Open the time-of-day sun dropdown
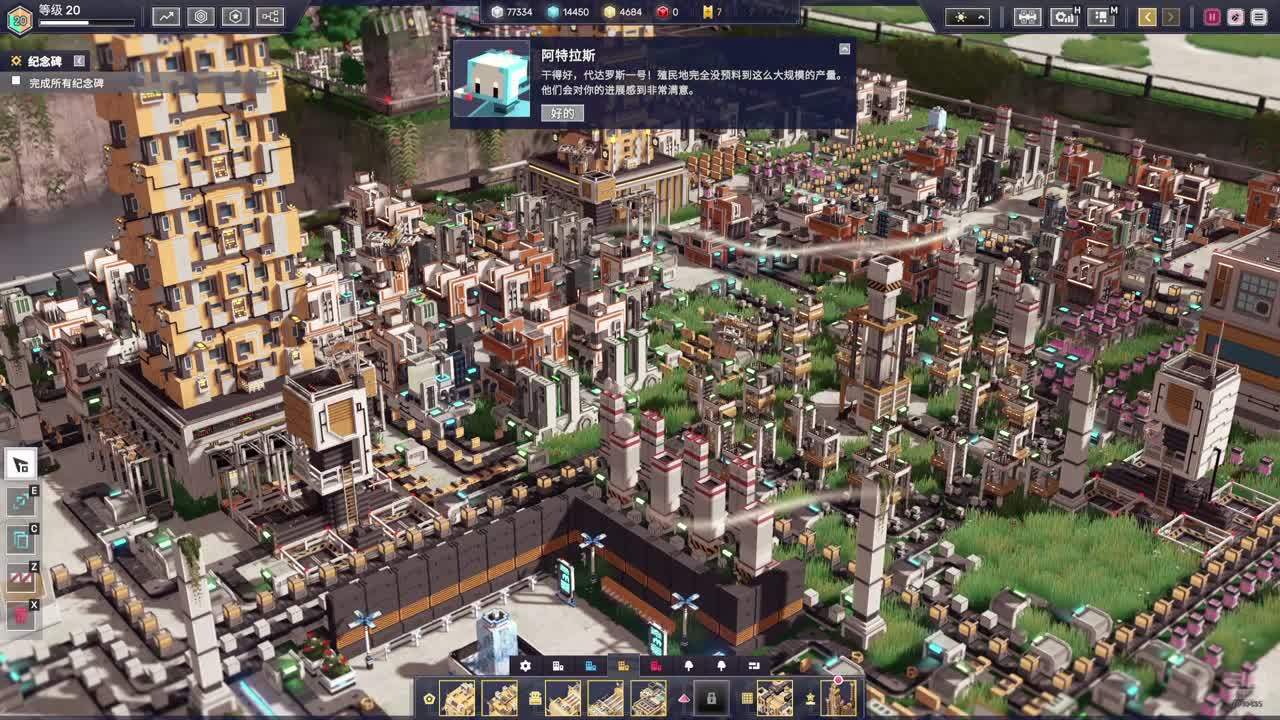 coord(968,16)
